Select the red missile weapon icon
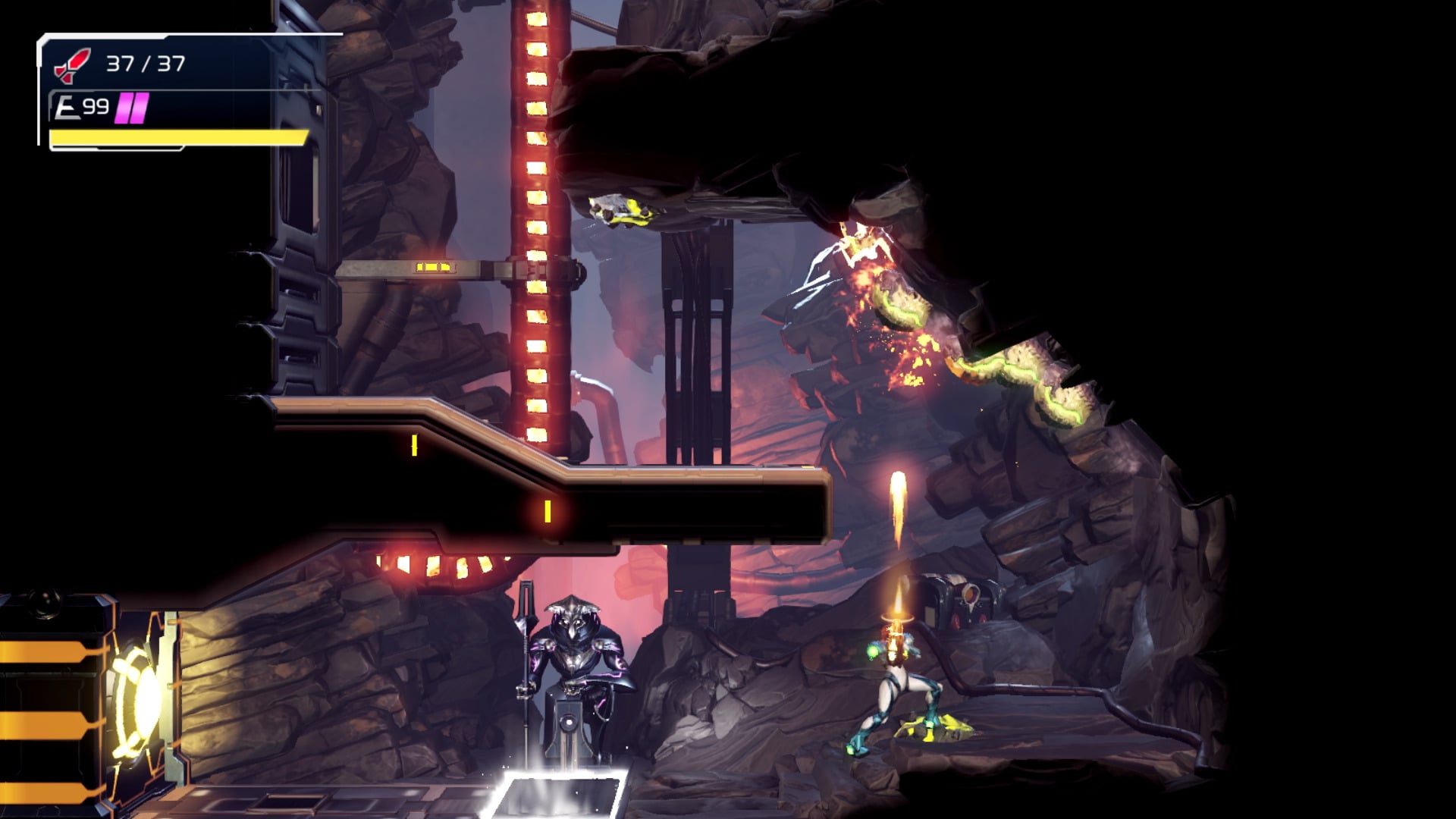The image size is (1456, 819). coord(73,65)
